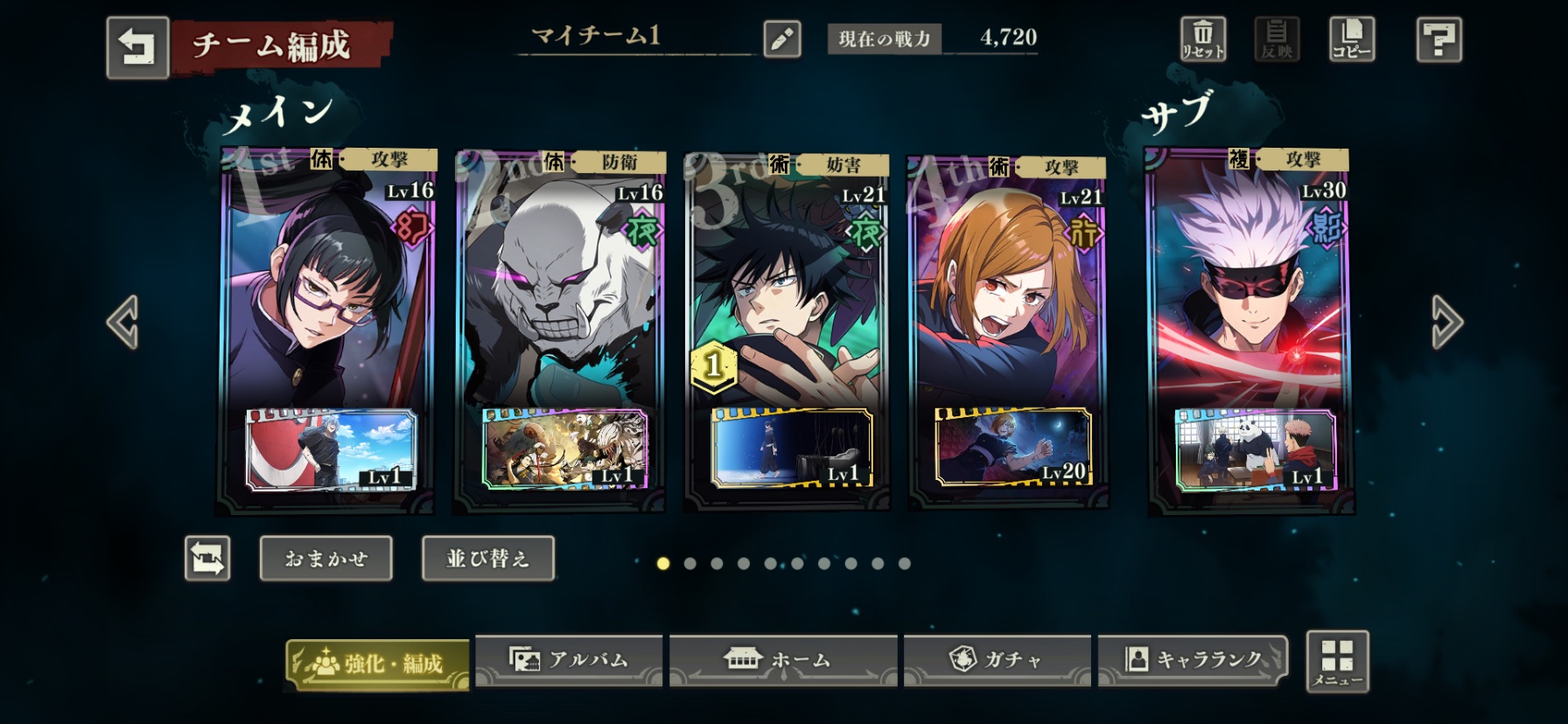Image resolution: width=1568 pixels, height=724 pixels.
Task: Go to the ホーム tab
Action: pyautogui.click(x=783, y=660)
